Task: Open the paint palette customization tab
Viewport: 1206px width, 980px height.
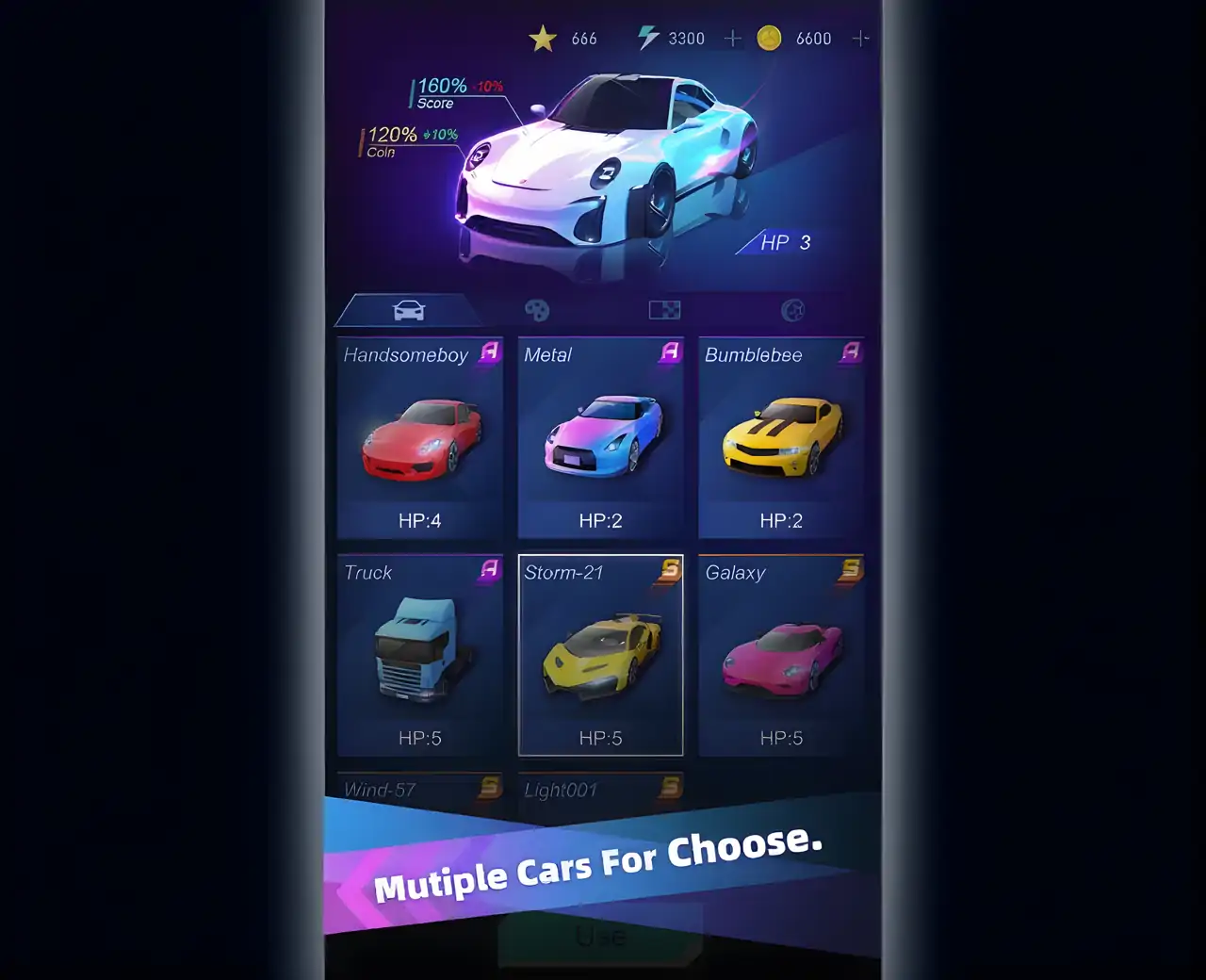Action: point(538,309)
